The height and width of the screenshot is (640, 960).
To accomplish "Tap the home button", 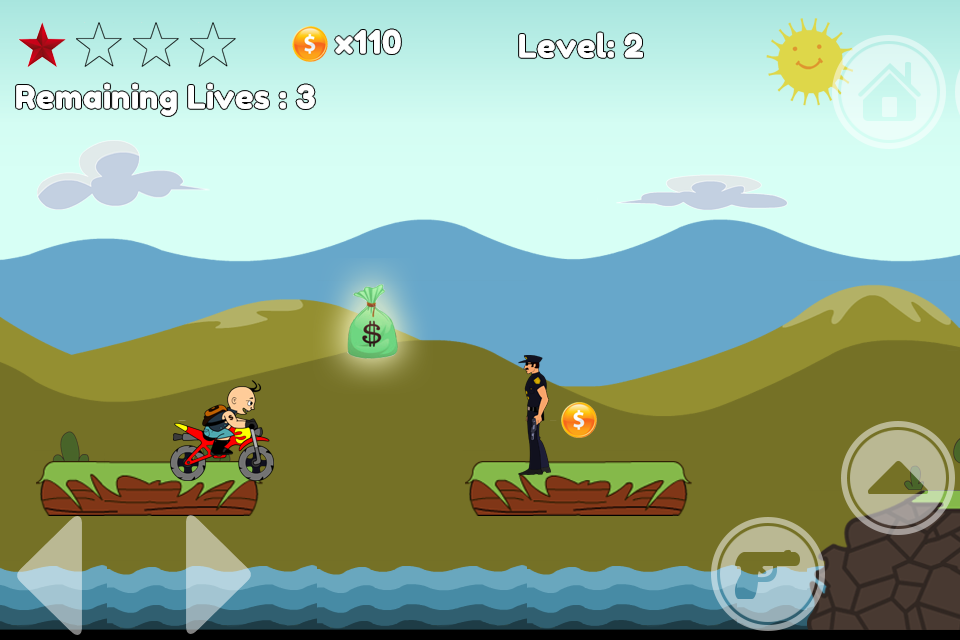I will pyautogui.click(x=889, y=92).
